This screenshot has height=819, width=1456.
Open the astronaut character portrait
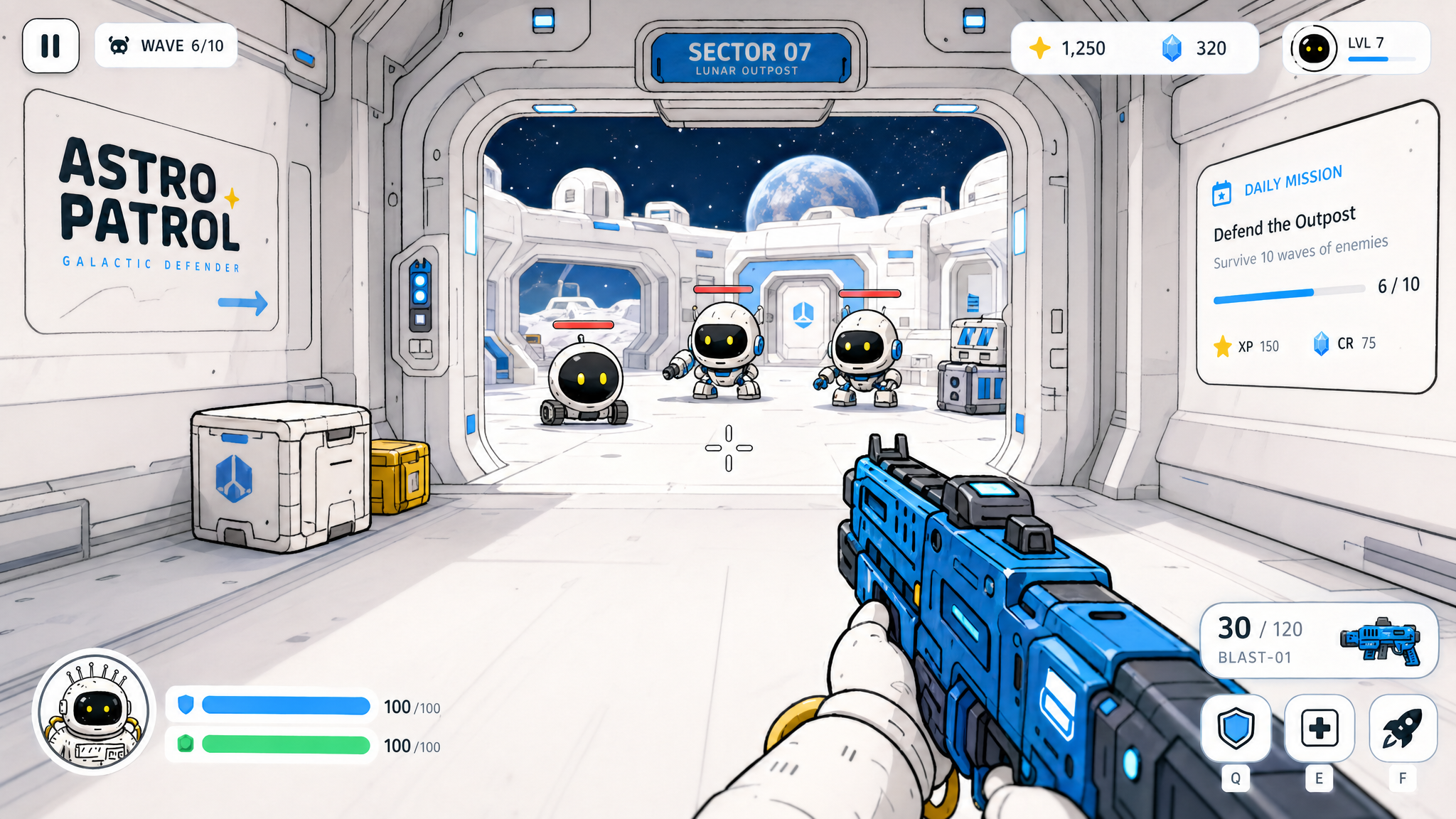click(94, 711)
